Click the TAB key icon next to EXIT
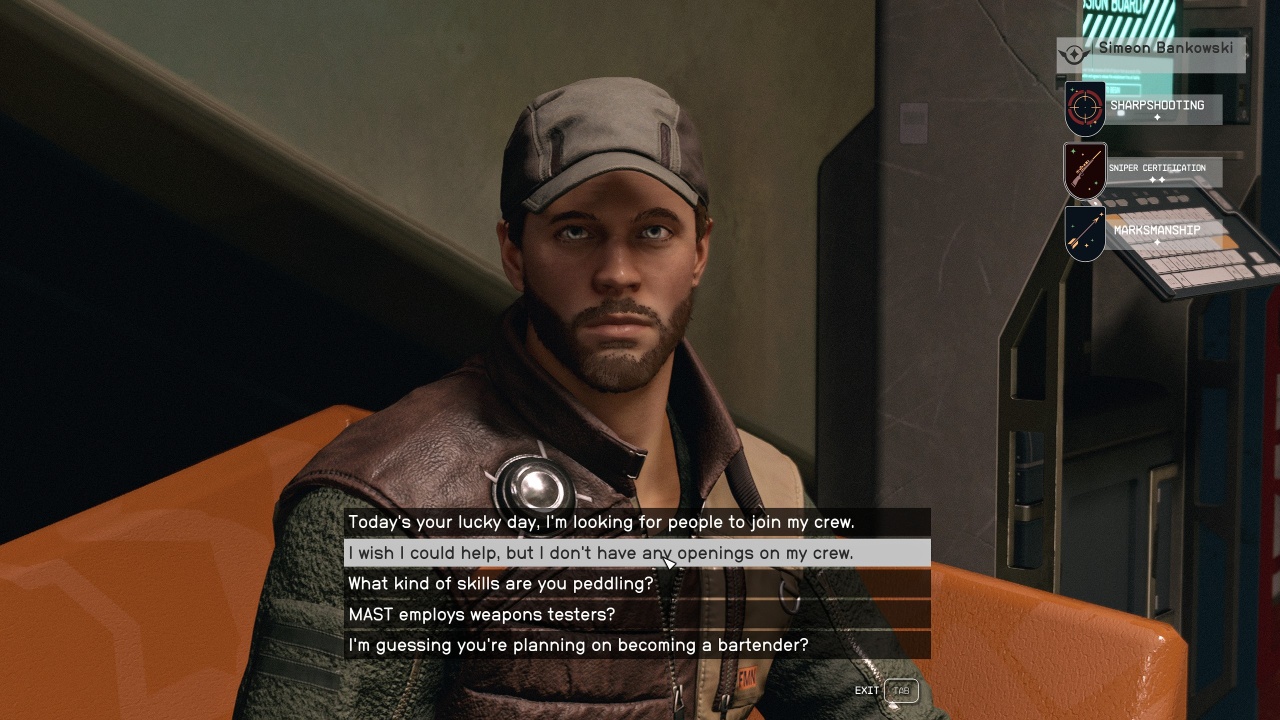 coord(903,690)
